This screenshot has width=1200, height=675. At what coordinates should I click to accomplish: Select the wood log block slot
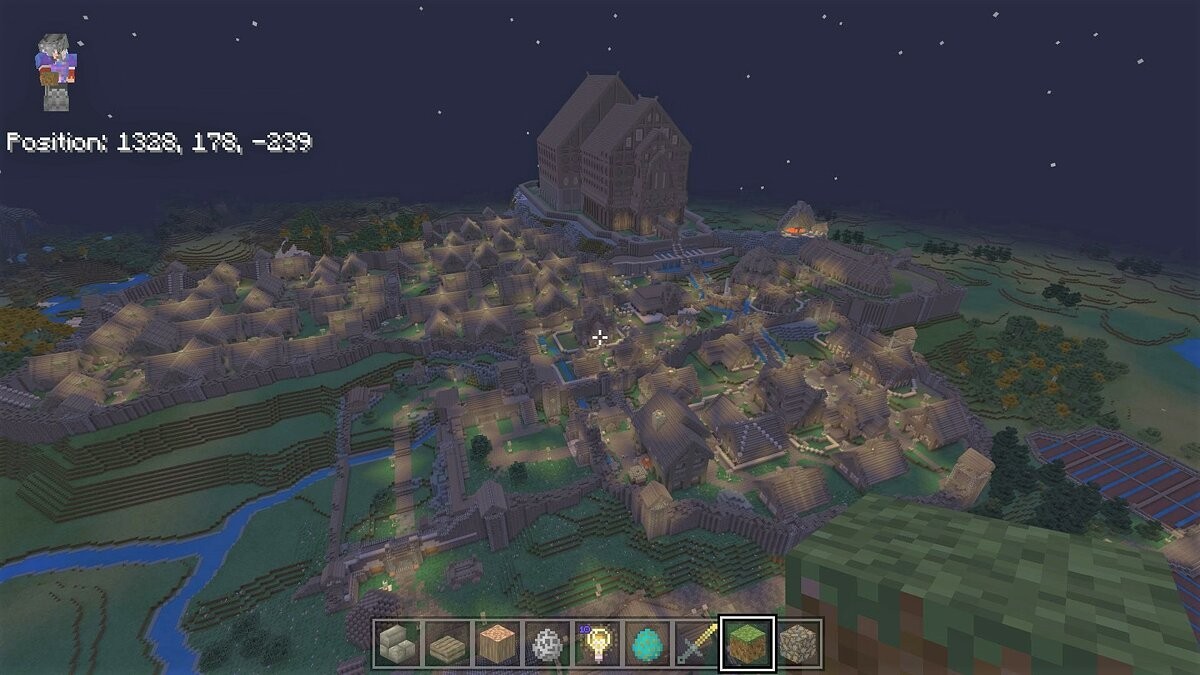[497, 643]
